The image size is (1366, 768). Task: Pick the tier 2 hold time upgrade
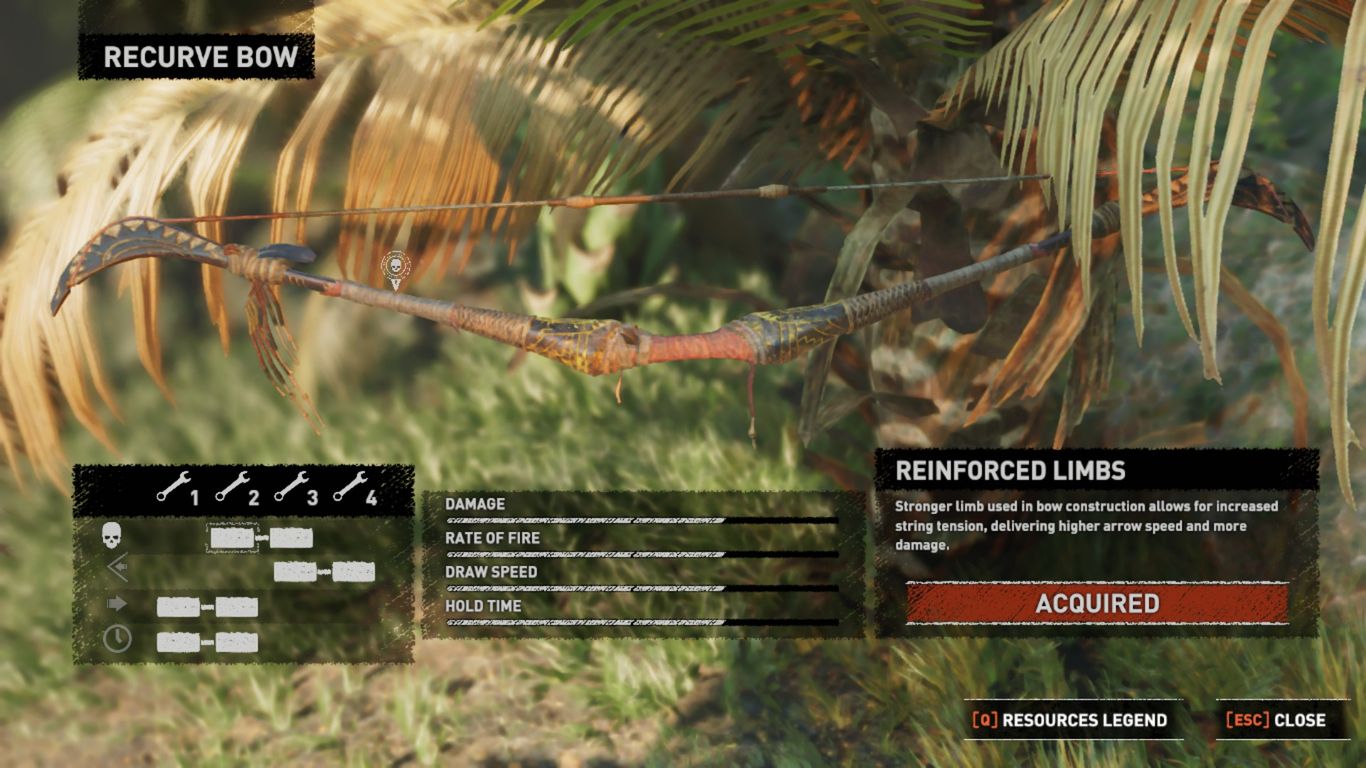point(237,642)
